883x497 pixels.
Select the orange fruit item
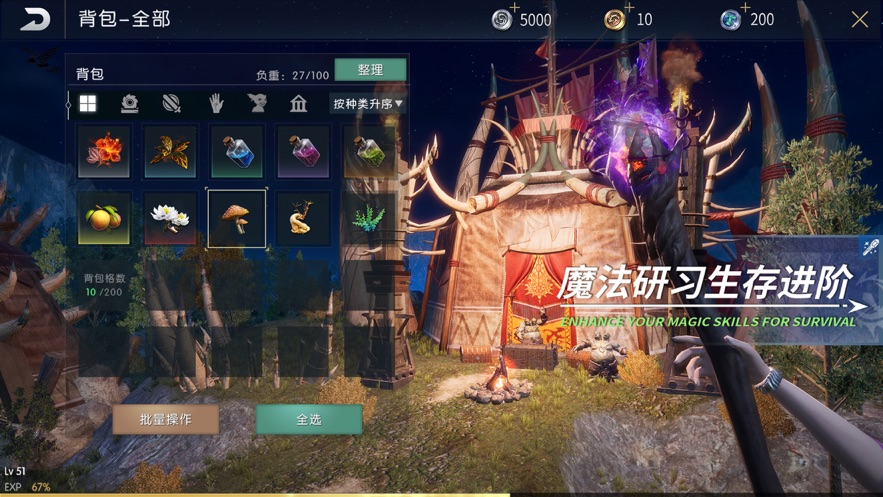click(x=104, y=218)
